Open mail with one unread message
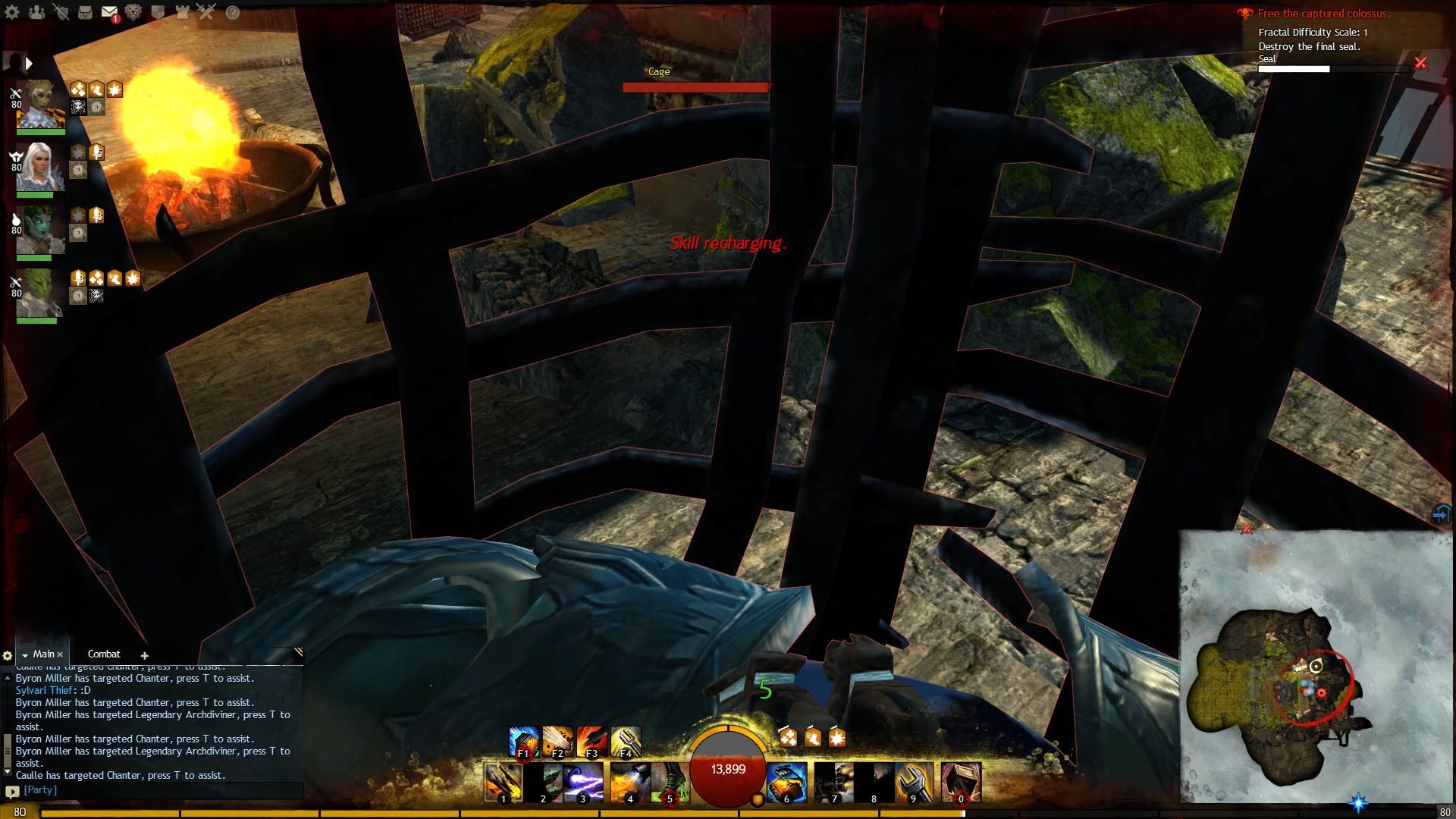 click(109, 12)
